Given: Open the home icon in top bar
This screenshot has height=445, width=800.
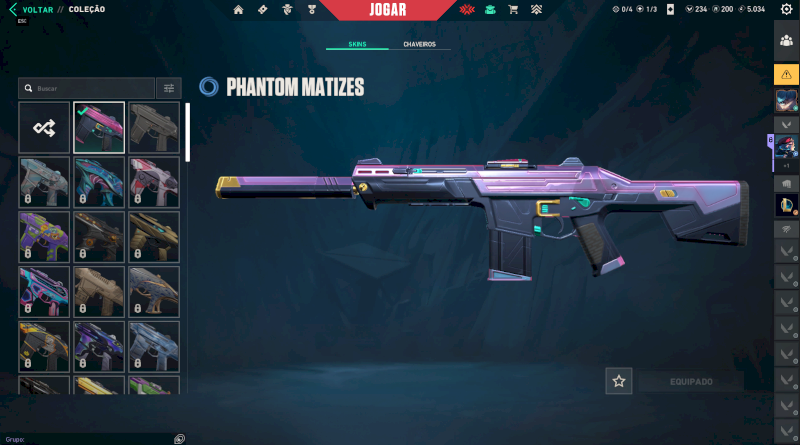Looking at the screenshot, I should coord(238,10).
